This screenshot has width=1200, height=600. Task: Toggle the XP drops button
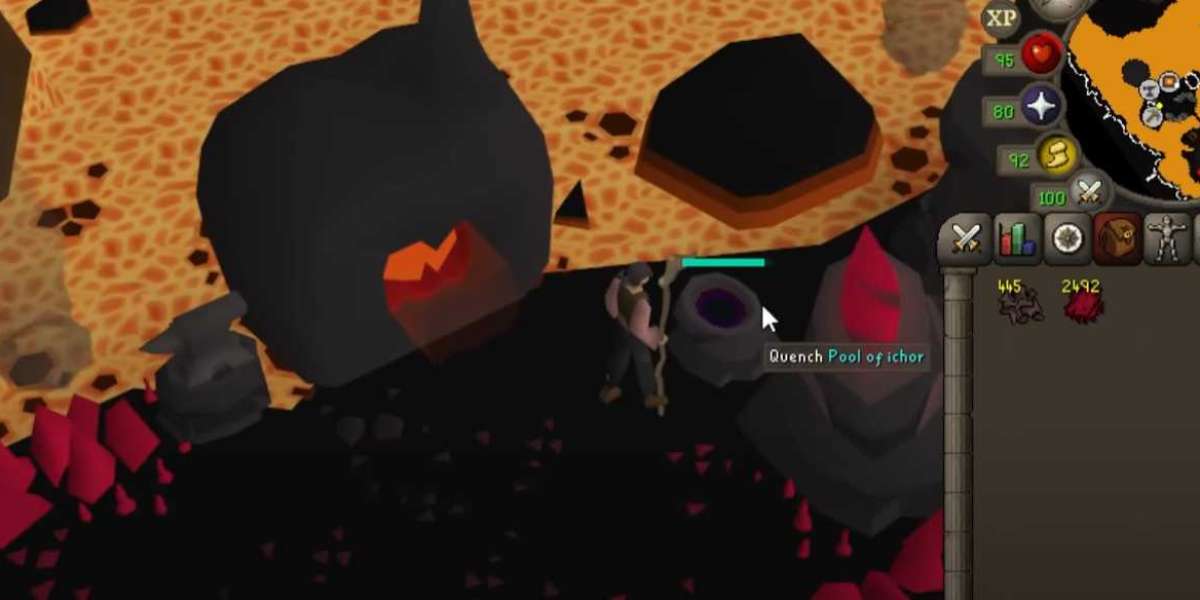pyautogui.click(x=1000, y=18)
